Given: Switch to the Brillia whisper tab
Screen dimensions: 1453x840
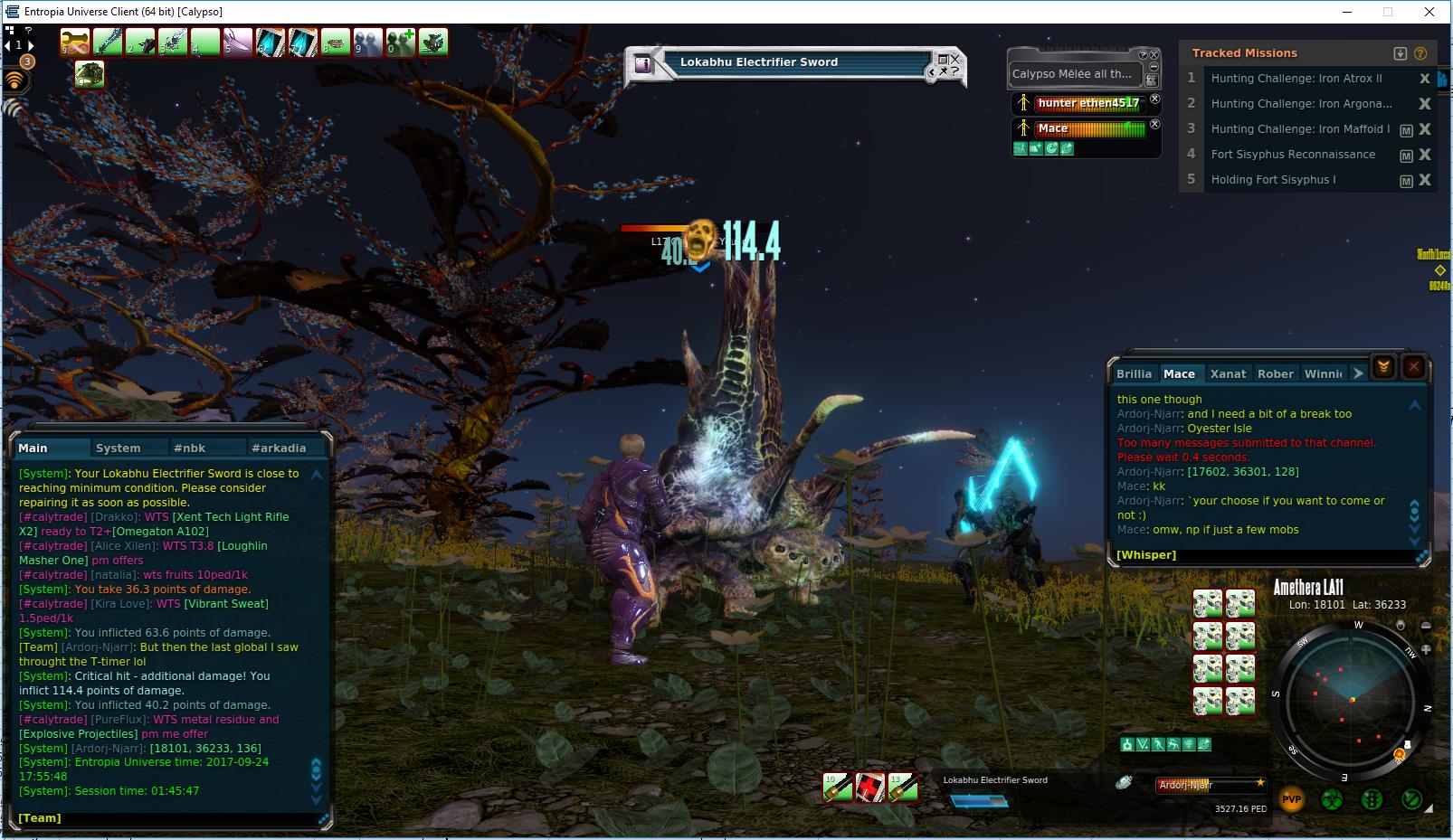Looking at the screenshot, I should pyautogui.click(x=1134, y=373).
